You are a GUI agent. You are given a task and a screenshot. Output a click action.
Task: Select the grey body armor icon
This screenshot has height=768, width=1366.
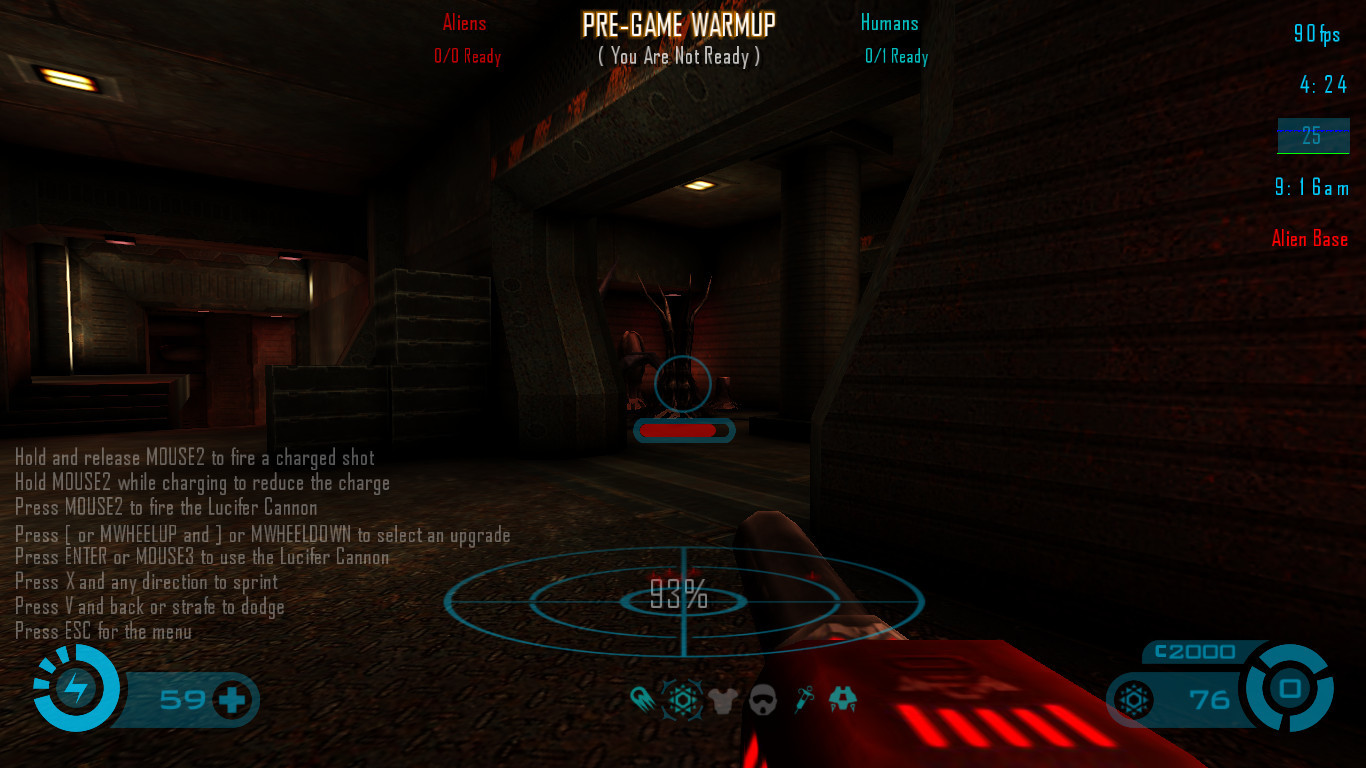[x=723, y=700]
